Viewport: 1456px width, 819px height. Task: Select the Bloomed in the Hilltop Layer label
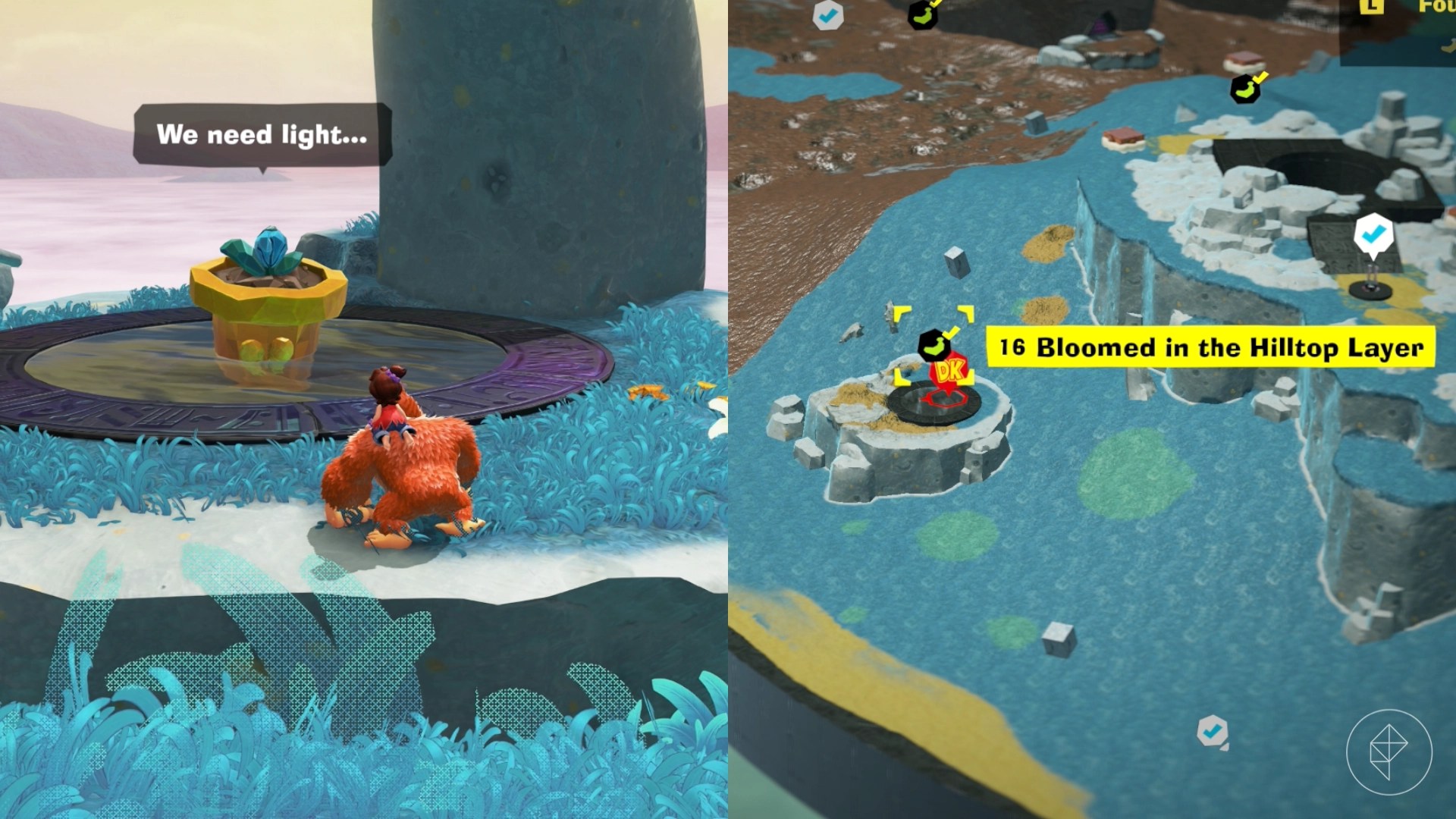[x=1211, y=347]
